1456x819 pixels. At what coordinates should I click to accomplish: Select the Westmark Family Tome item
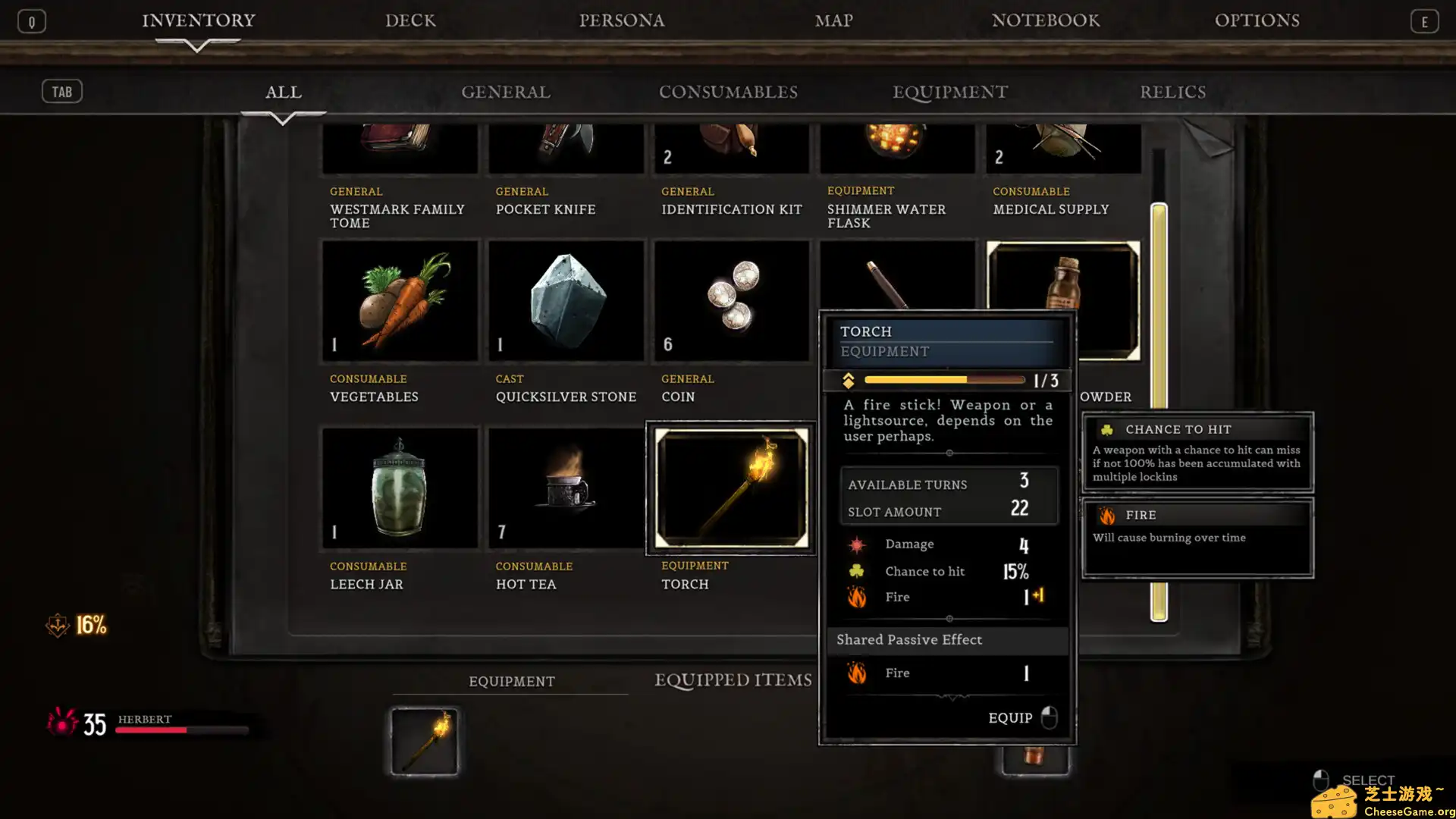(400, 149)
